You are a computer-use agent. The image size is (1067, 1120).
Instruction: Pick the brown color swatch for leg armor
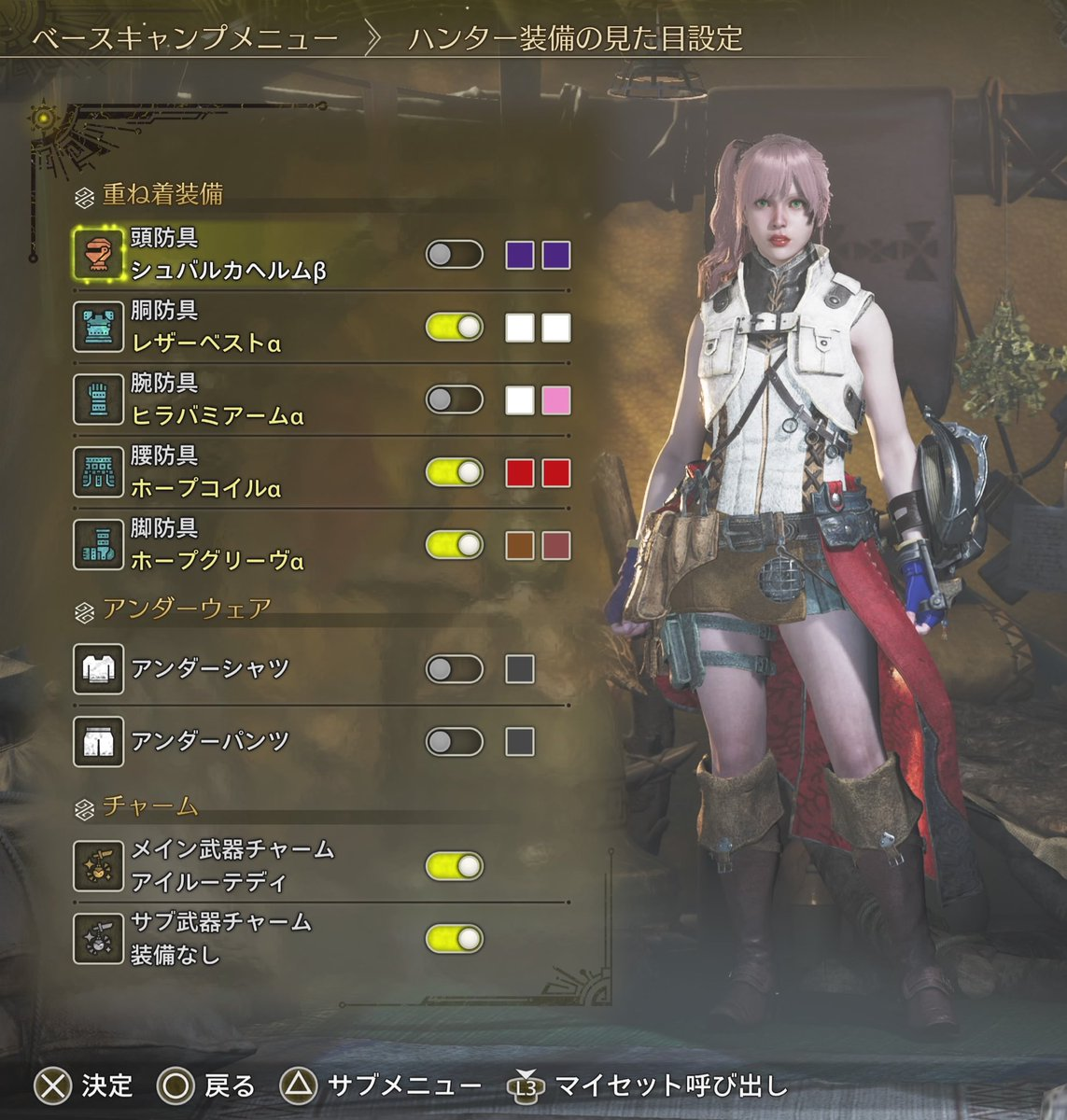pyautogui.click(x=520, y=546)
